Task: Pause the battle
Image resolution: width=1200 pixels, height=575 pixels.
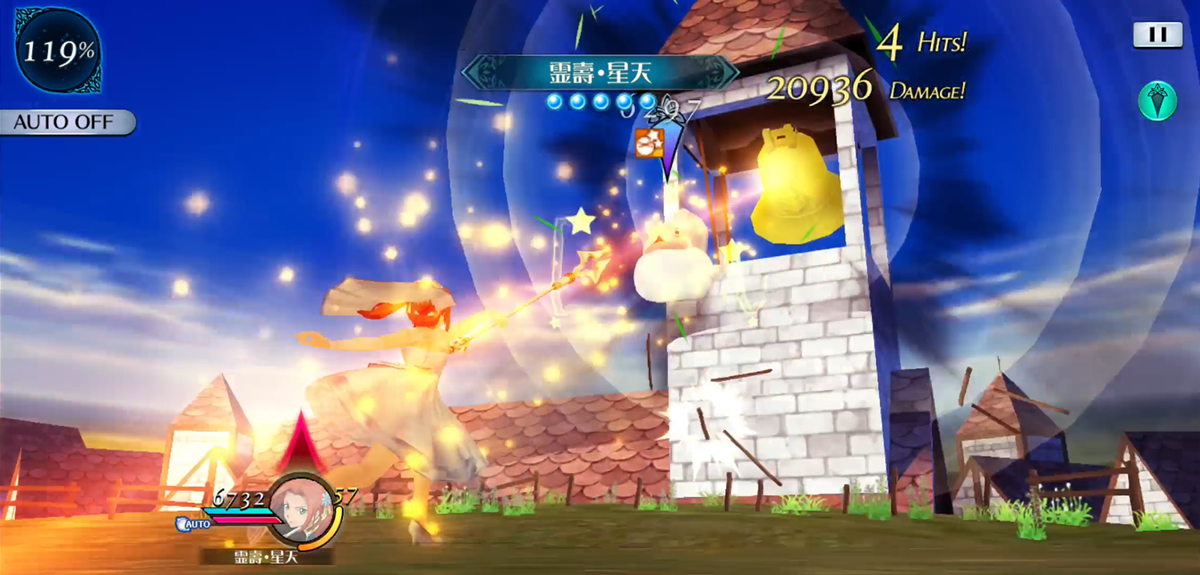Action: [1157, 35]
